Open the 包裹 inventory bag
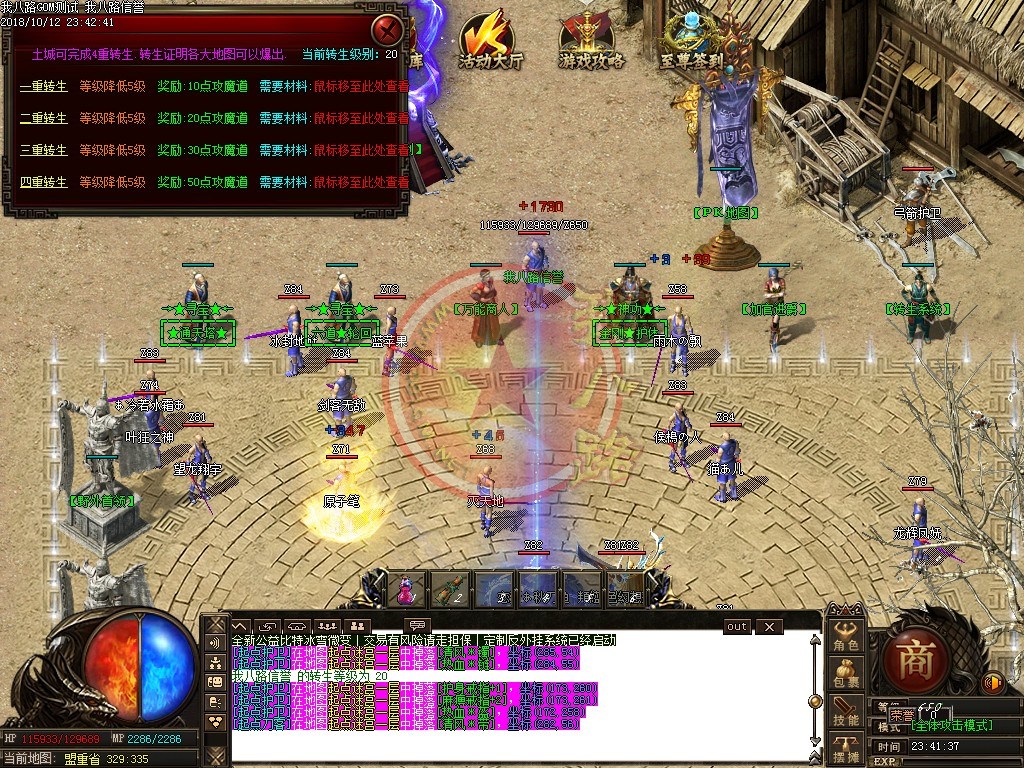Image resolution: width=1024 pixels, height=768 pixels. [x=846, y=674]
